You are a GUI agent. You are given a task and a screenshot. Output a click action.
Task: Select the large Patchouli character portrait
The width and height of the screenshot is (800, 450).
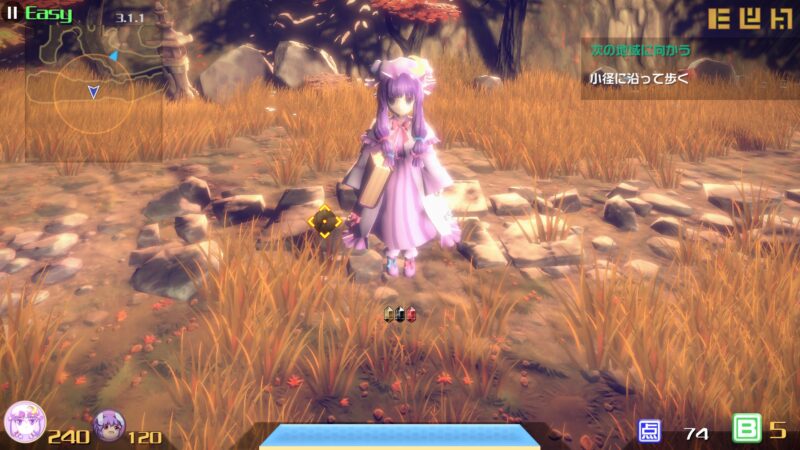tap(24, 425)
